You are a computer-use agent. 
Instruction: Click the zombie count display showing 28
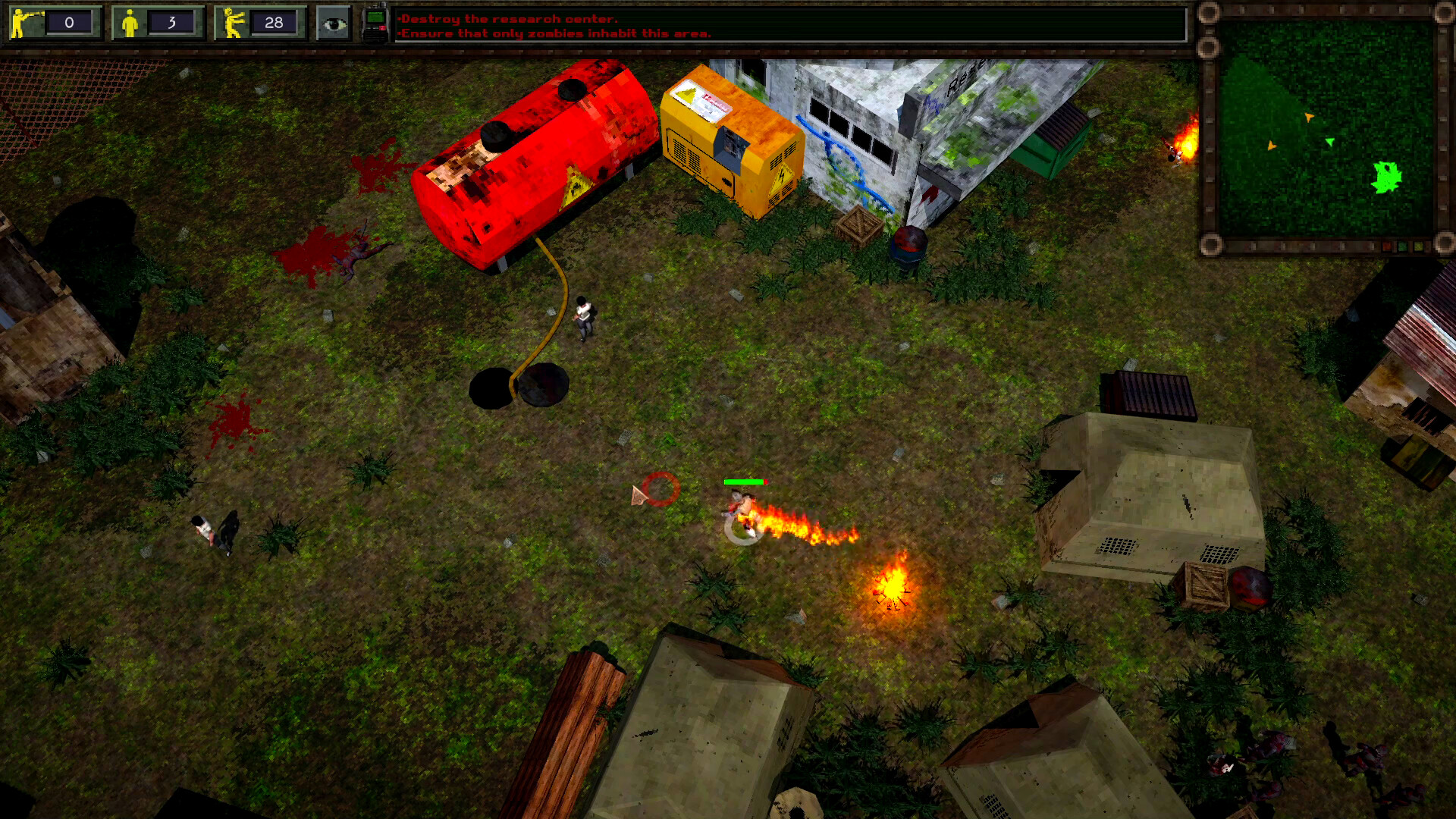tap(275, 22)
